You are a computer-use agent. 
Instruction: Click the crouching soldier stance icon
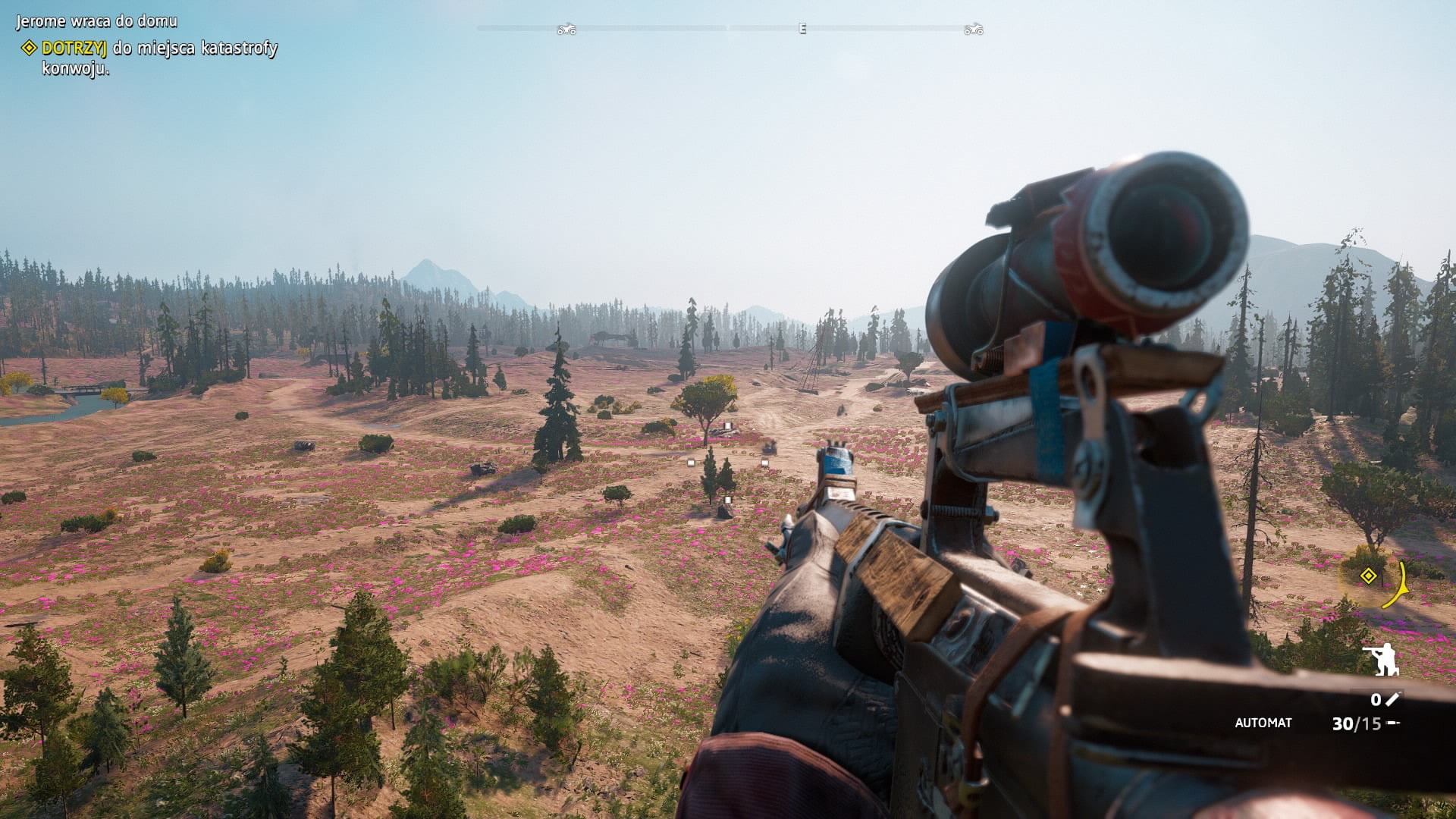coord(1382,660)
